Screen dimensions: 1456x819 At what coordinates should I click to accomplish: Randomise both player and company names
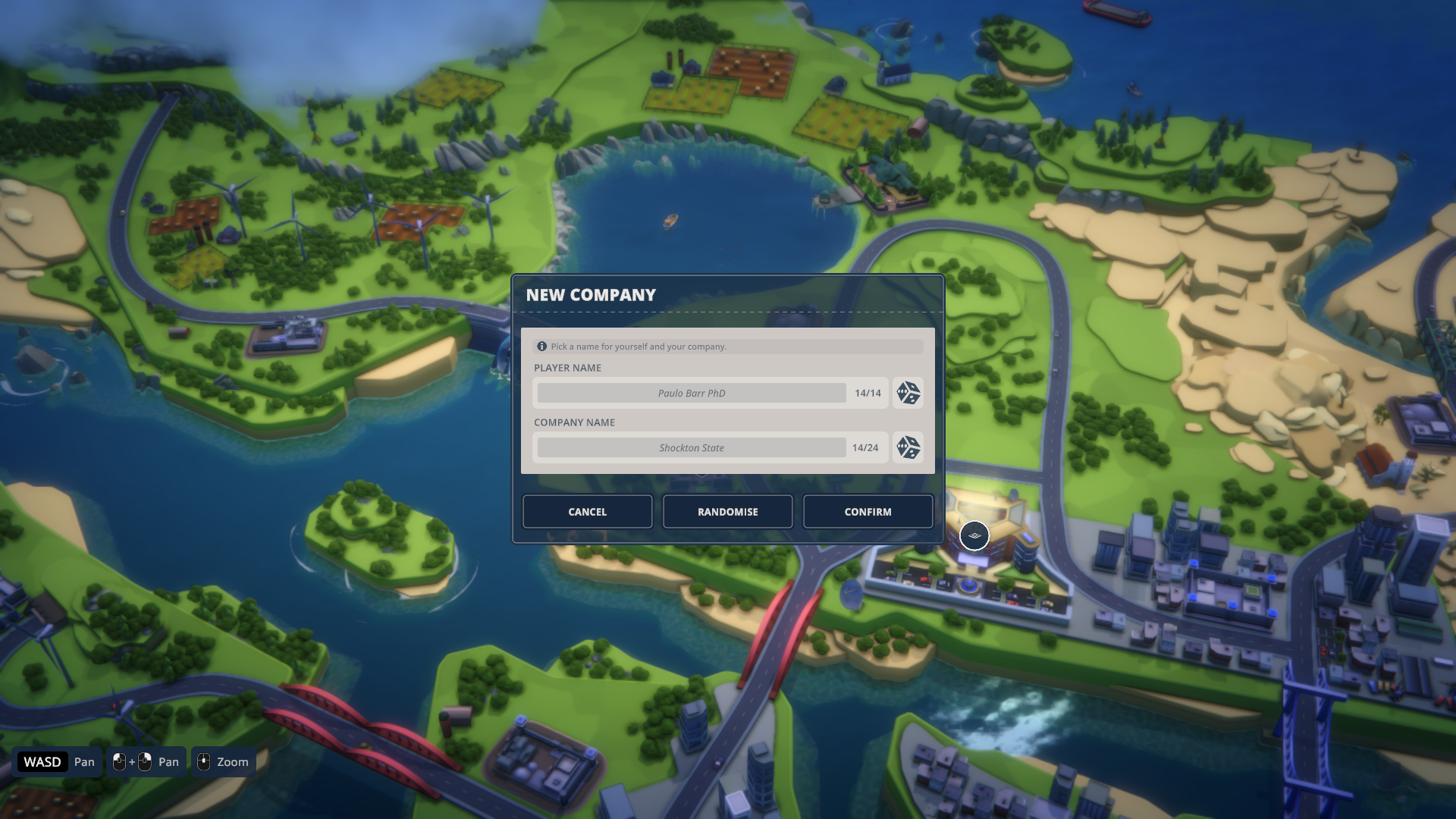727,512
